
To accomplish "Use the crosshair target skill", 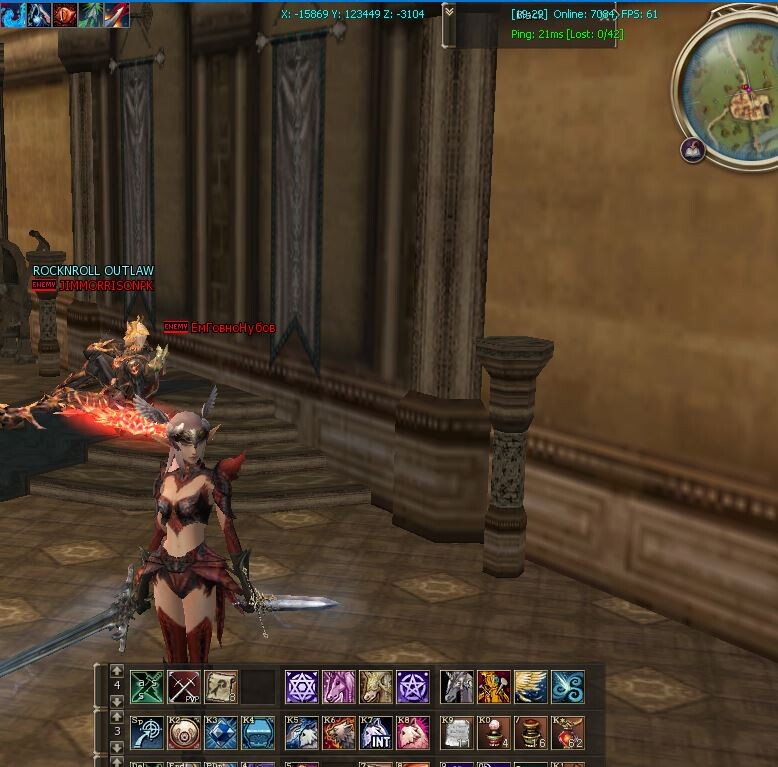I will click(x=147, y=733).
